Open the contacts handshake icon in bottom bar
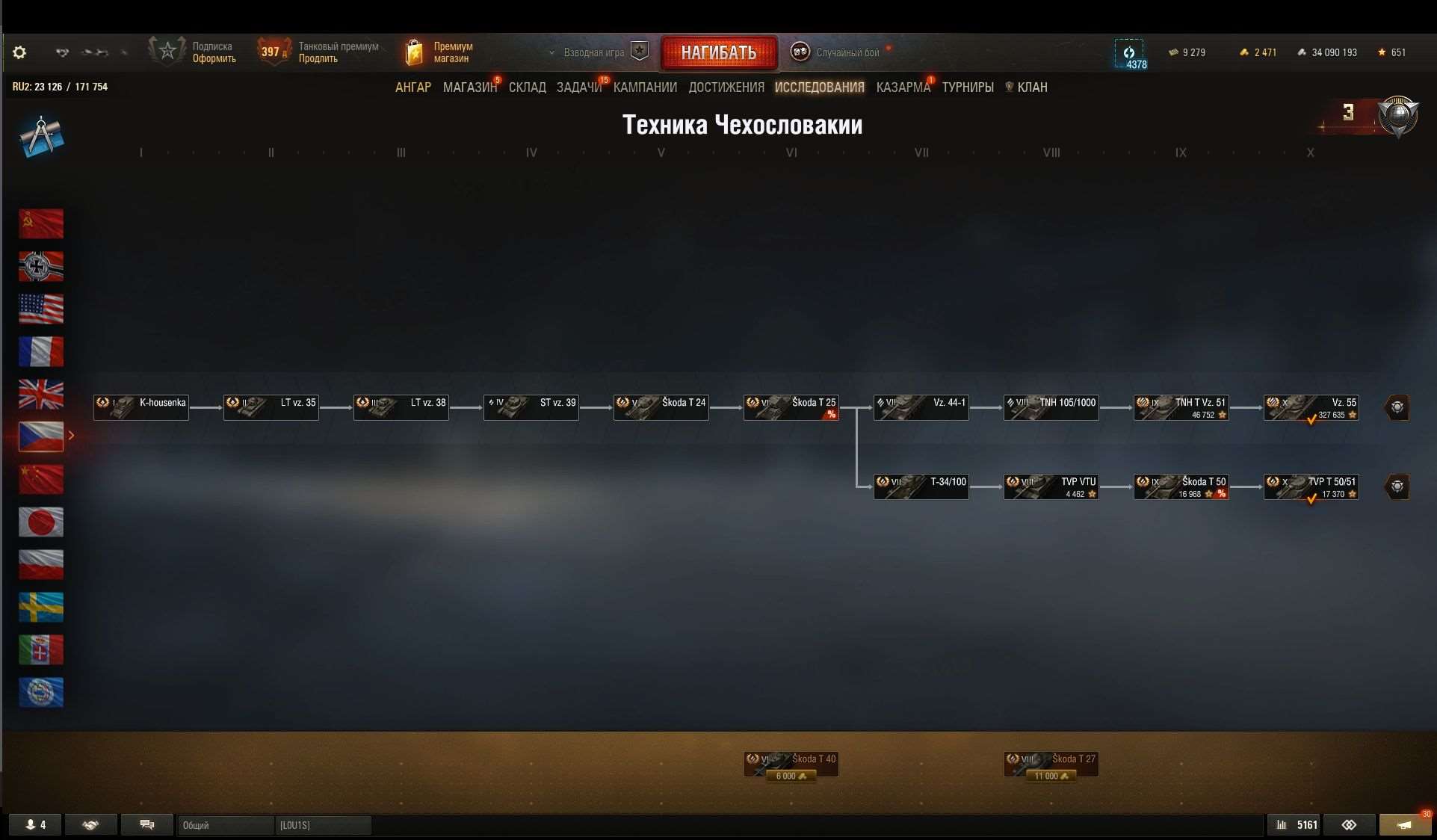1437x840 pixels. coord(90,824)
